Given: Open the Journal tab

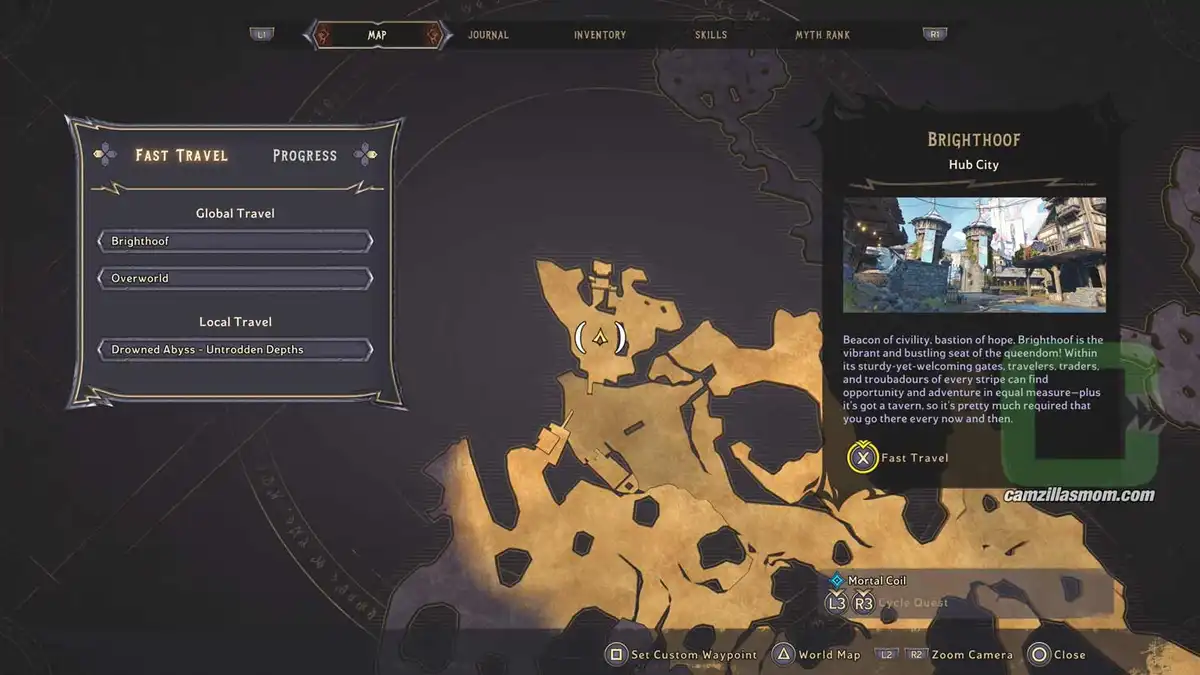Looking at the screenshot, I should coord(488,35).
